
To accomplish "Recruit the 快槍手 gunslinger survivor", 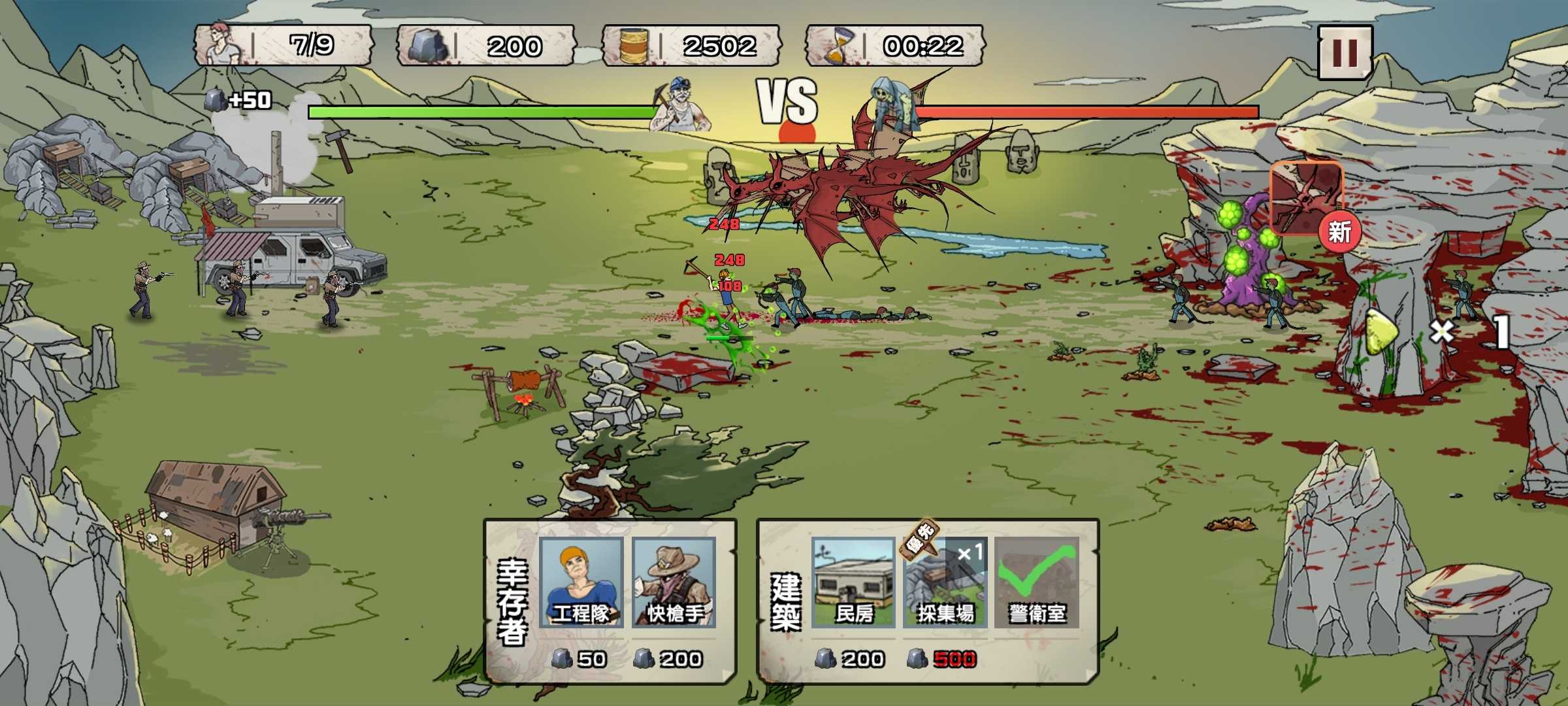I will pos(674,582).
